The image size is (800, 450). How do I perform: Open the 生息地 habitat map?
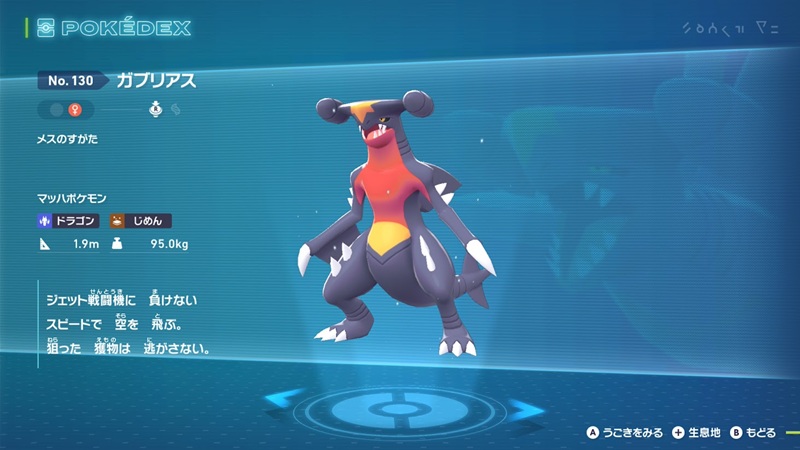point(695,432)
